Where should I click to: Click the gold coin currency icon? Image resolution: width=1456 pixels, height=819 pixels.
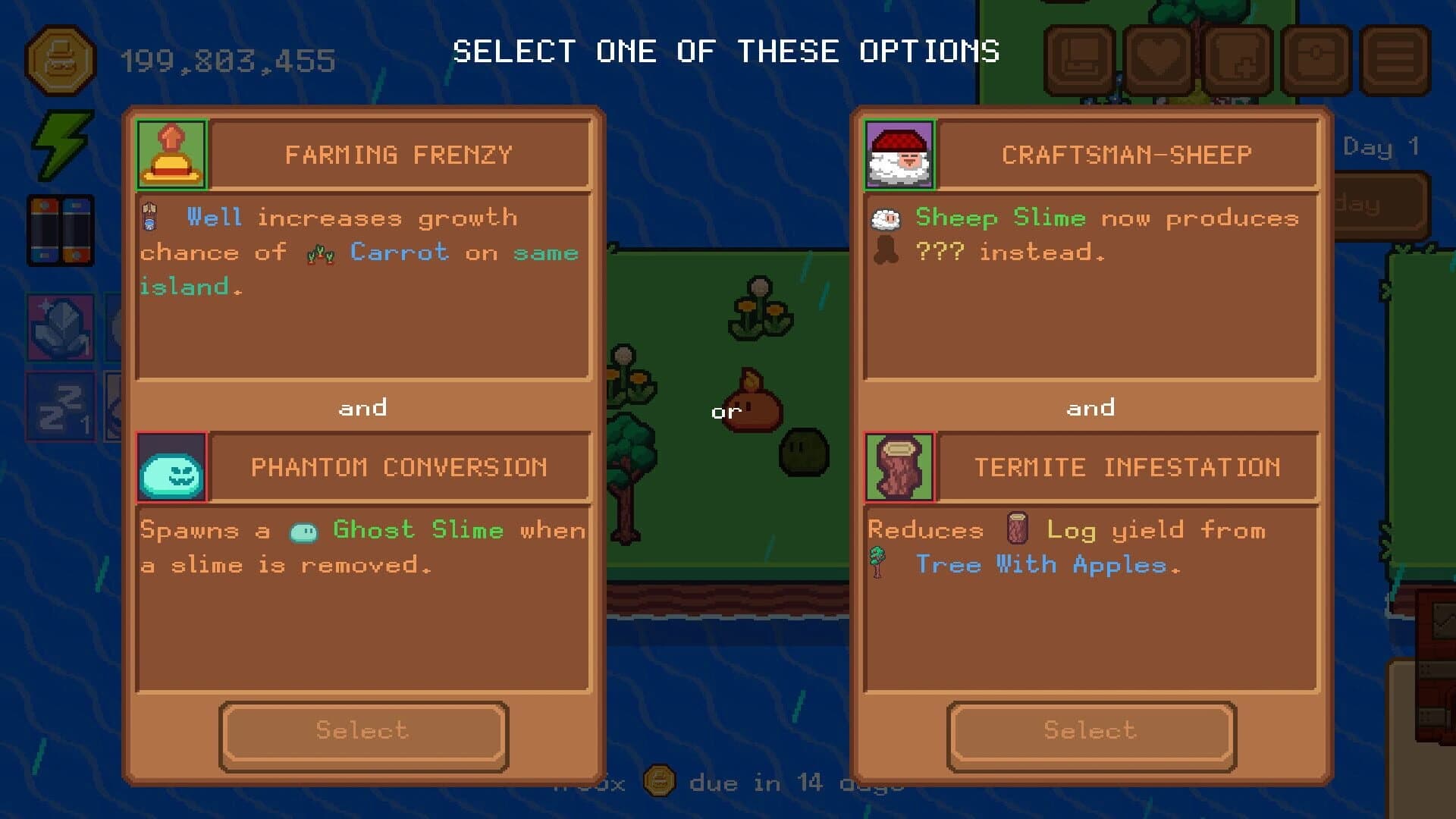pyautogui.click(x=62, y=61)
